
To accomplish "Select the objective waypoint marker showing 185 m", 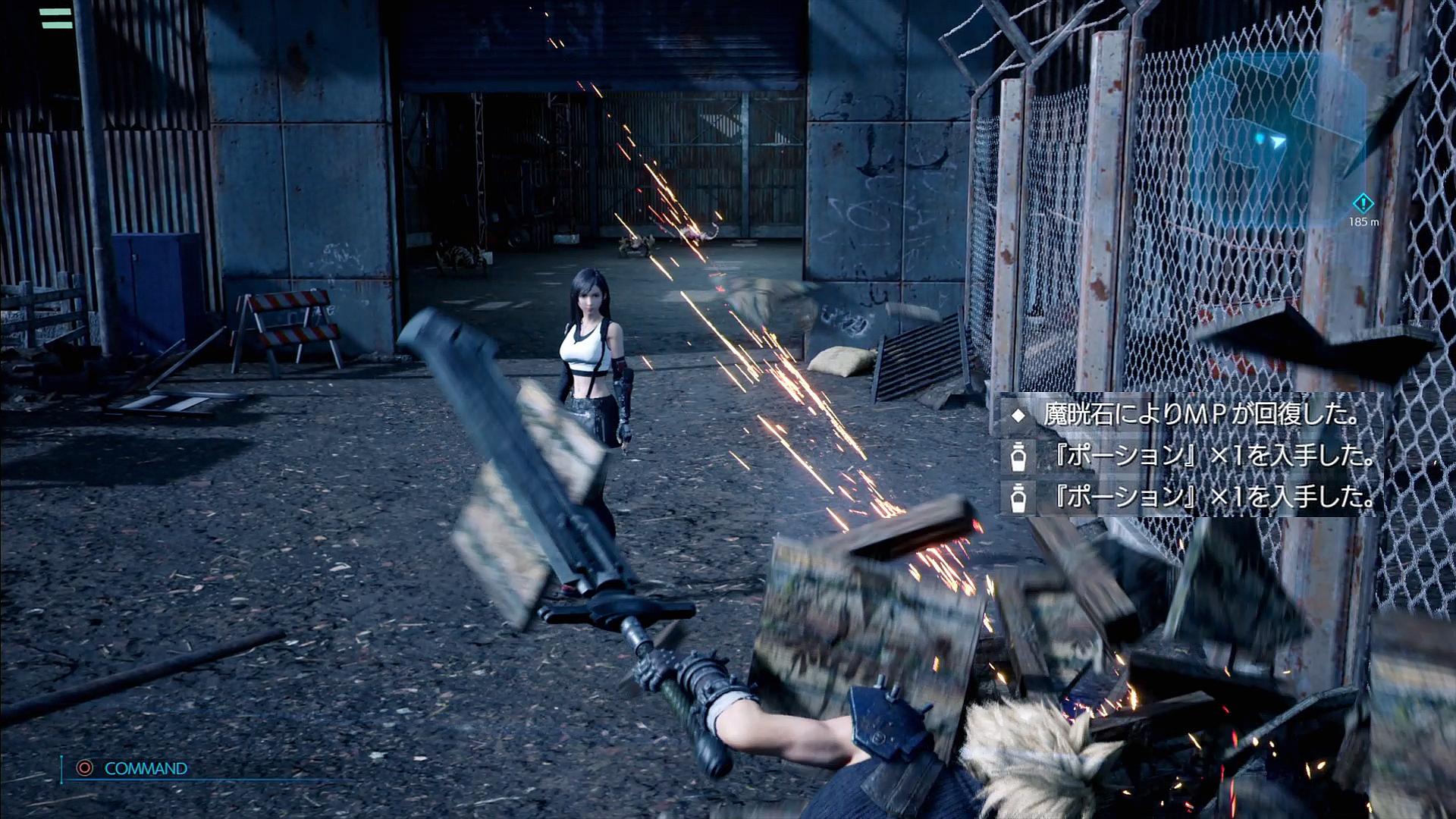I will click(1363, 203).
